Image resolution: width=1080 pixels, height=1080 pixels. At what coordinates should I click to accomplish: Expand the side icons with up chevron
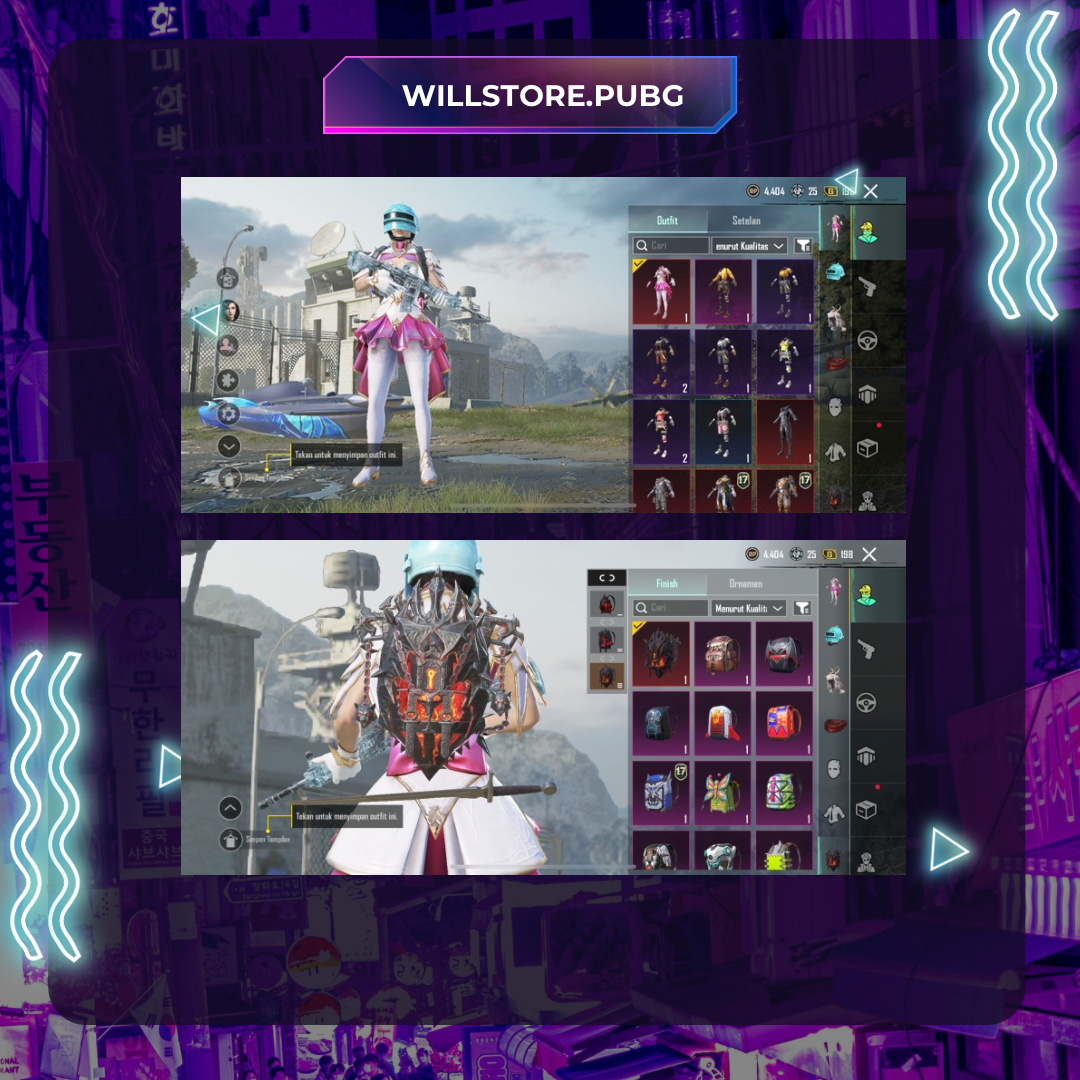pos(230,808)
